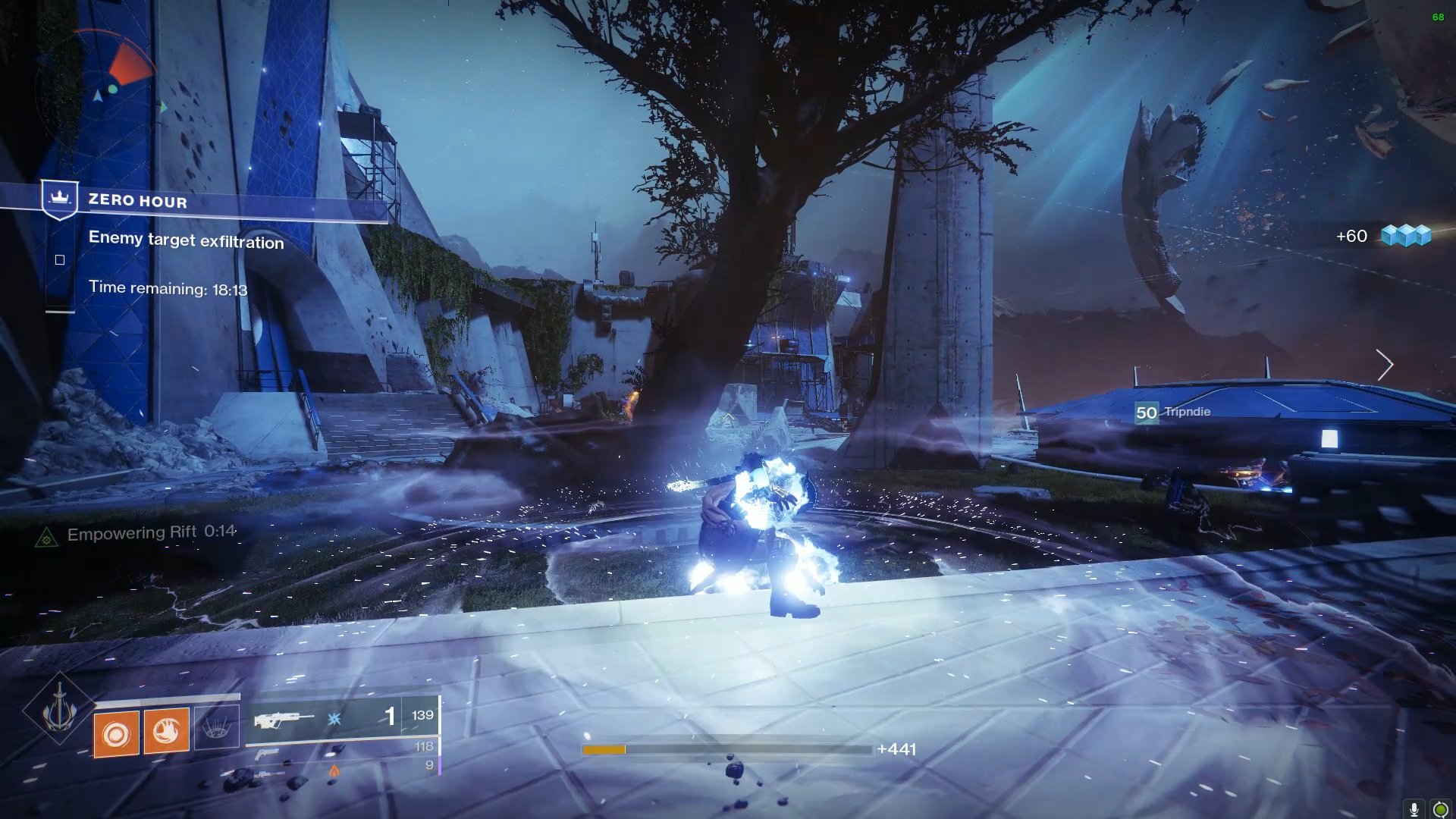This screenshot has width=1456, height=819.
Task: Click the objective tracker checkbox under Zero Hour
Action: click(59, 259)
